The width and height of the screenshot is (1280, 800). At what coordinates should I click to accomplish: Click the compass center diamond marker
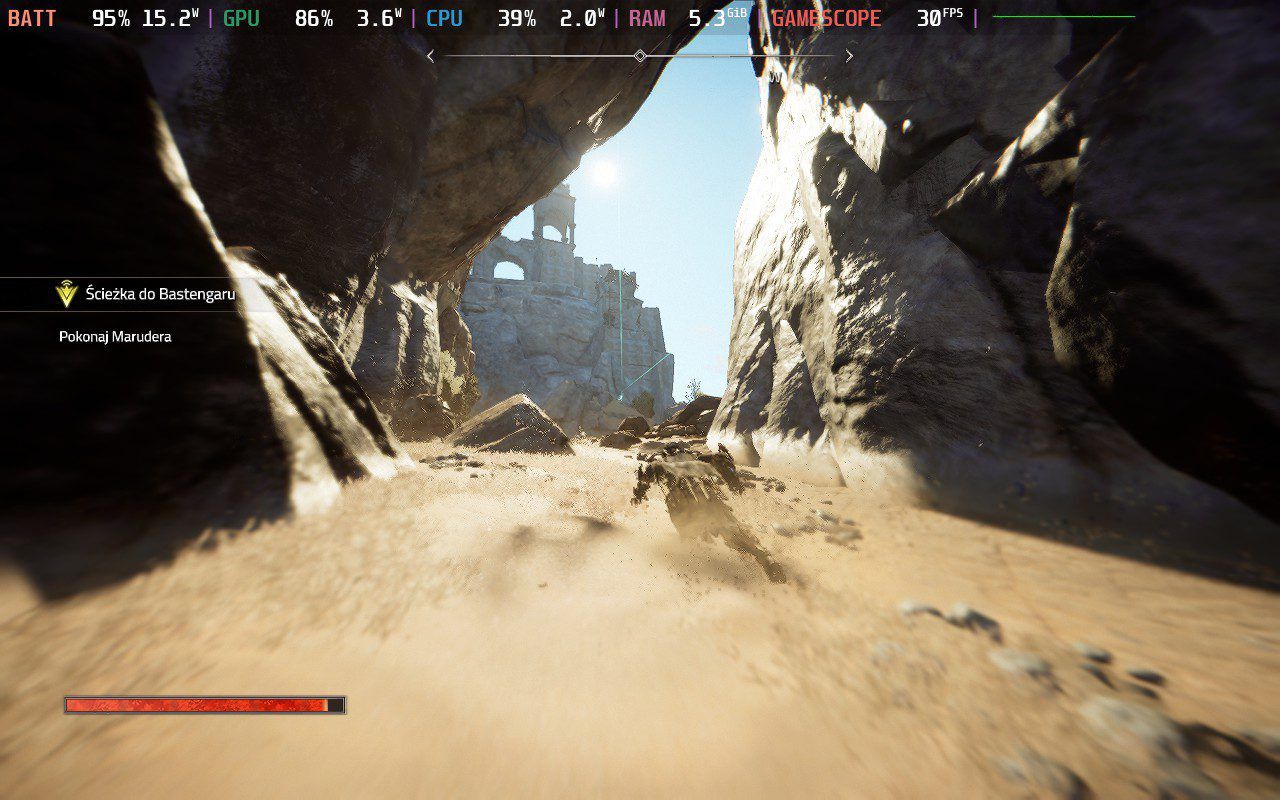tap(640, 56)
